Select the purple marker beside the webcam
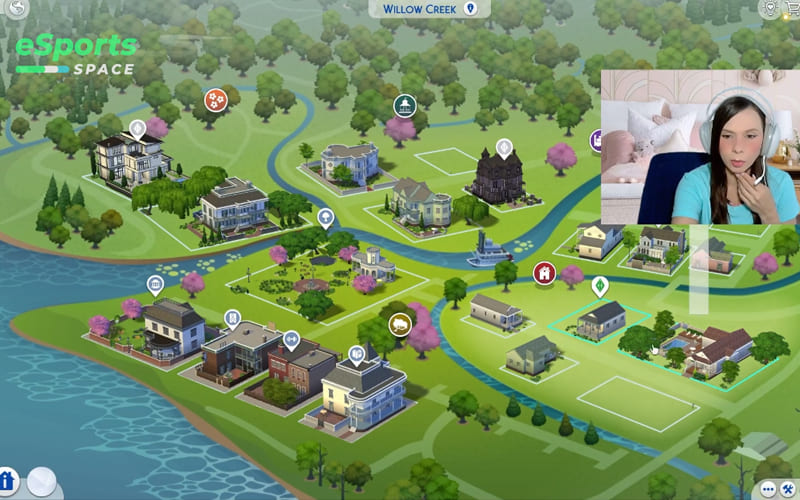The width and height of the screenshot is (800, 500). pyautogui.click(x=596, y=140)
